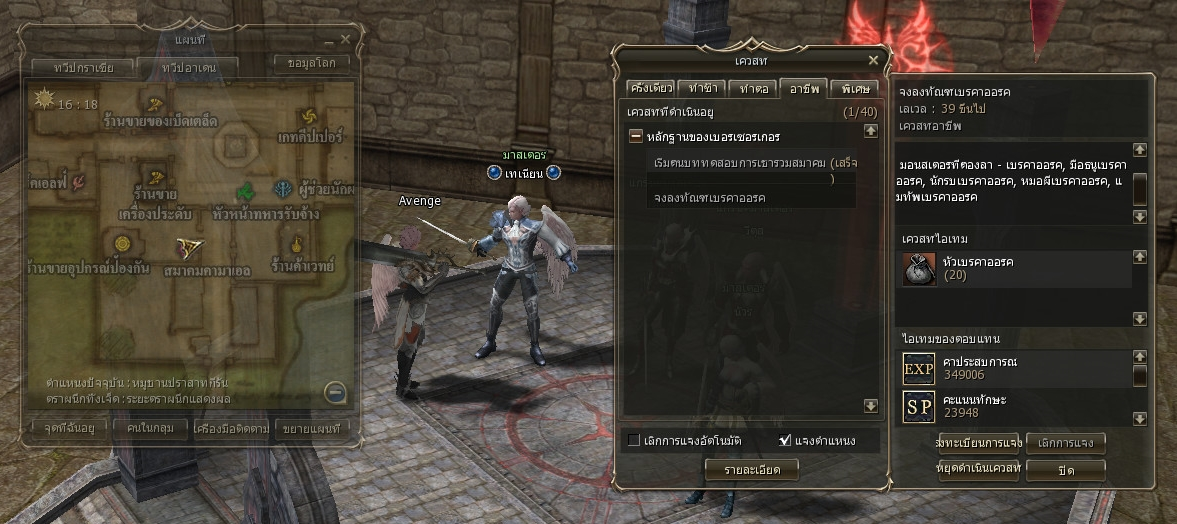Toggle the เลิกการแจ้งอัตโนมัติ checkbox
This screenshot has width=1177, height=524.
634,440
